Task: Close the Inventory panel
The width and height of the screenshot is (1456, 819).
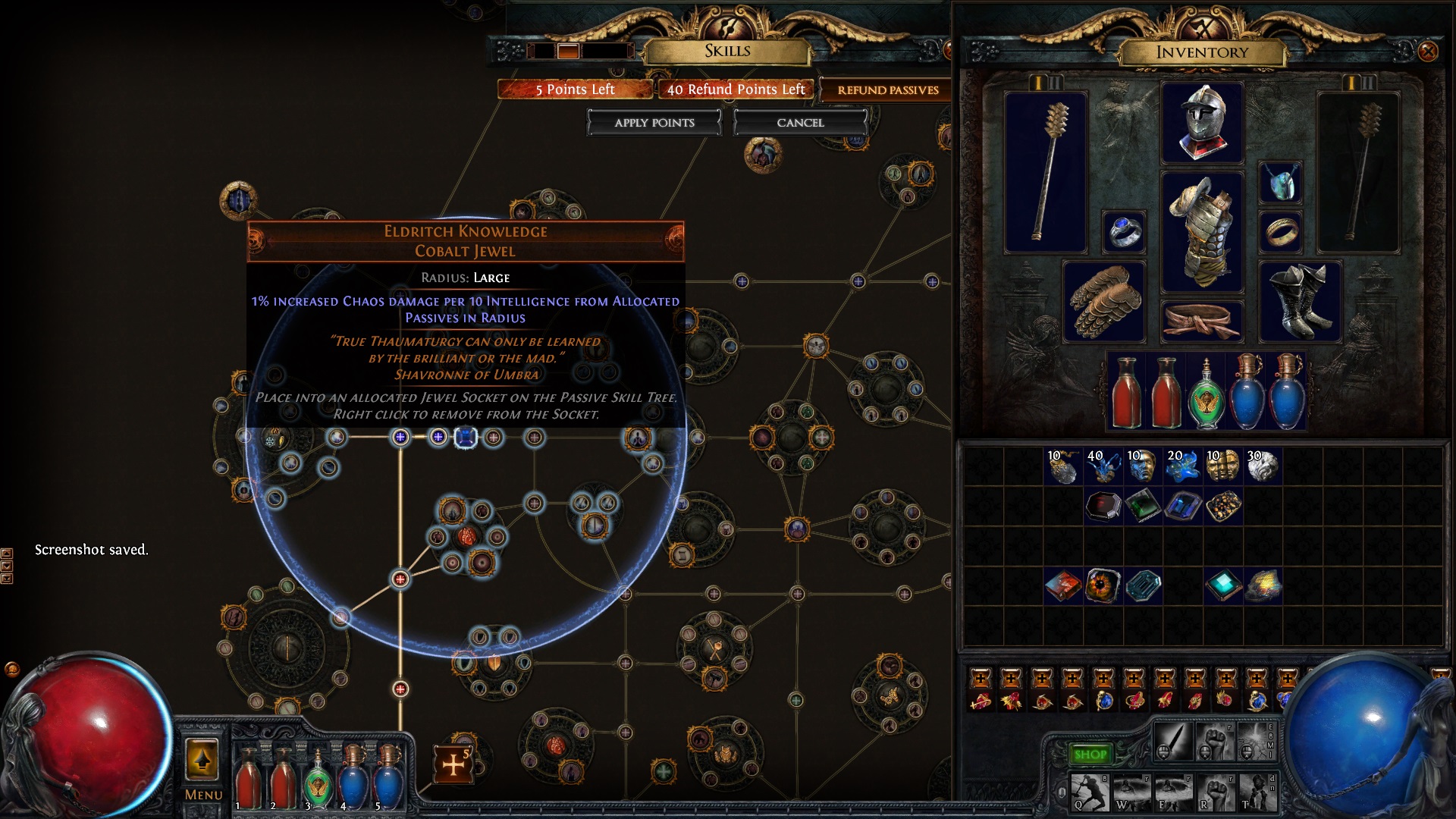Action: [x=1427, y=52]
